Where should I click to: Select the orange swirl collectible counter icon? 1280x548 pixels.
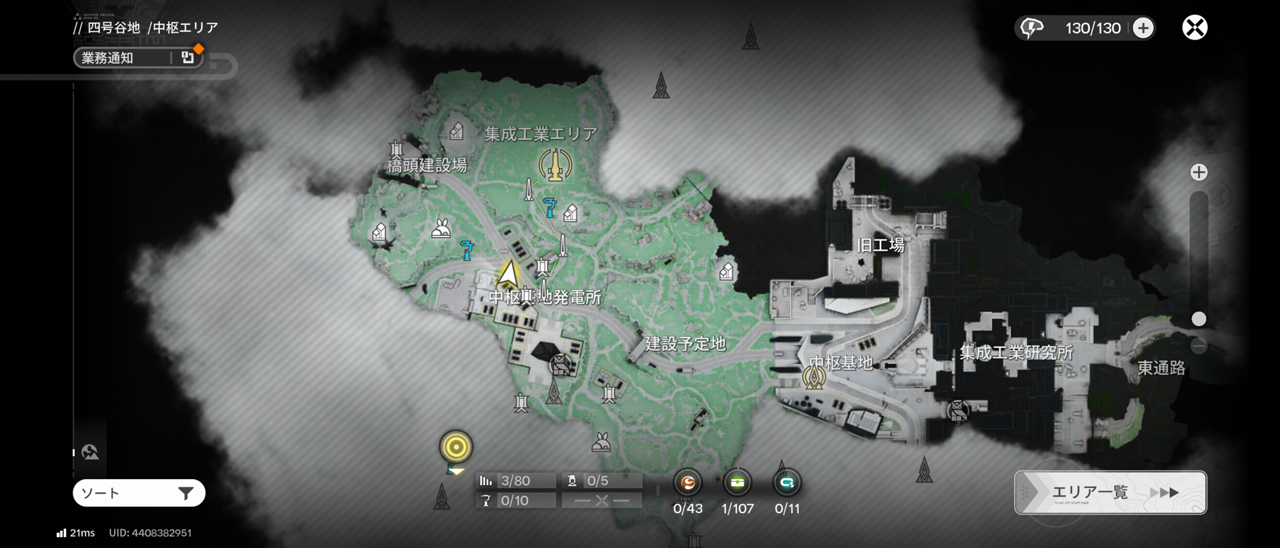688,483
